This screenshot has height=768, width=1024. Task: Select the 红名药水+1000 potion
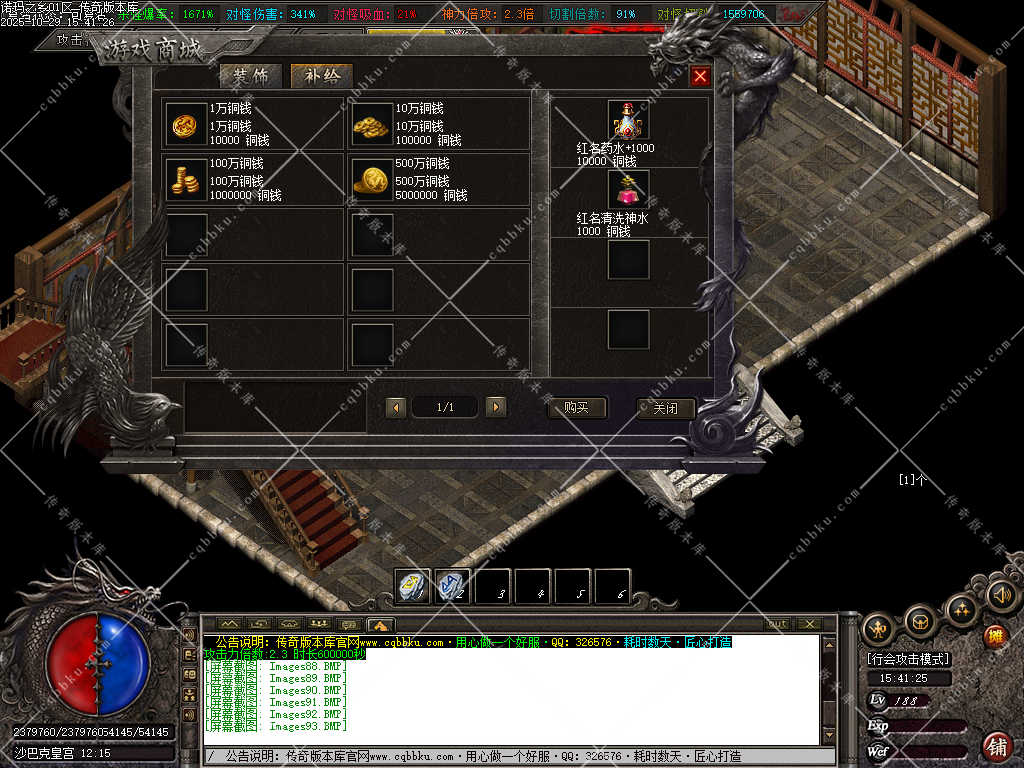[628, 121]
